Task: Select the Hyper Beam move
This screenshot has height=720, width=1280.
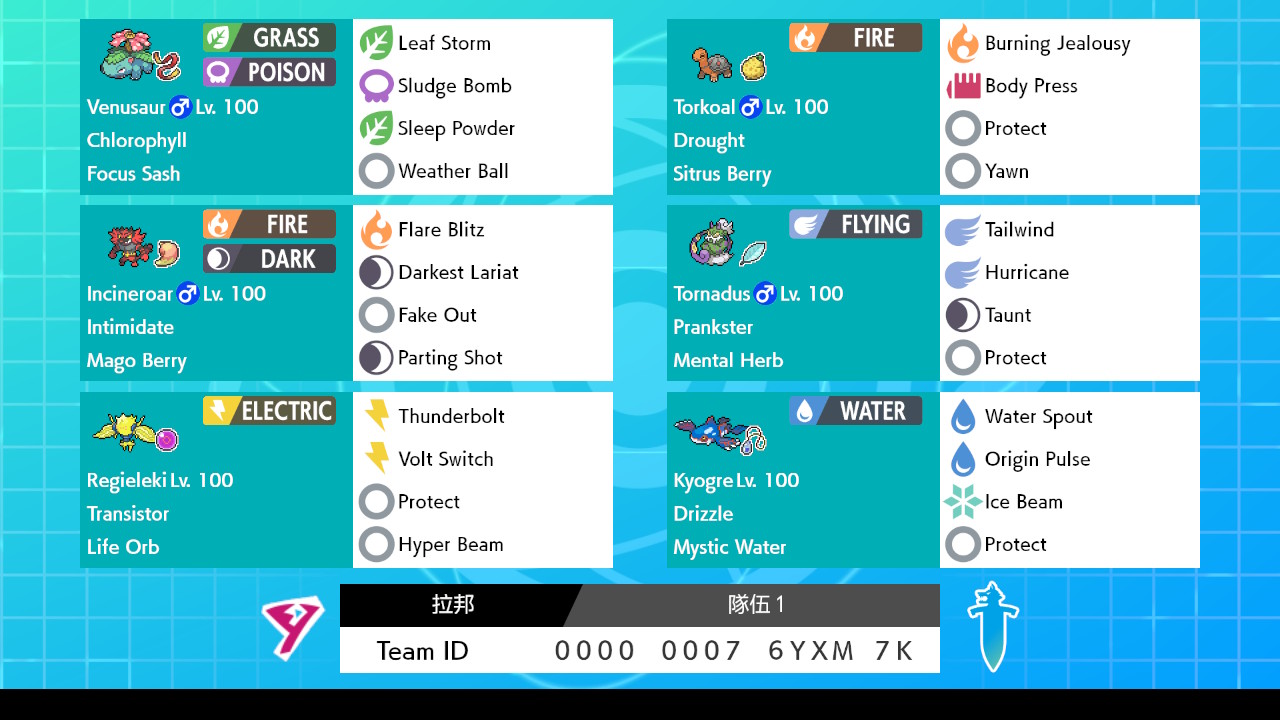Action: (449, 545)
